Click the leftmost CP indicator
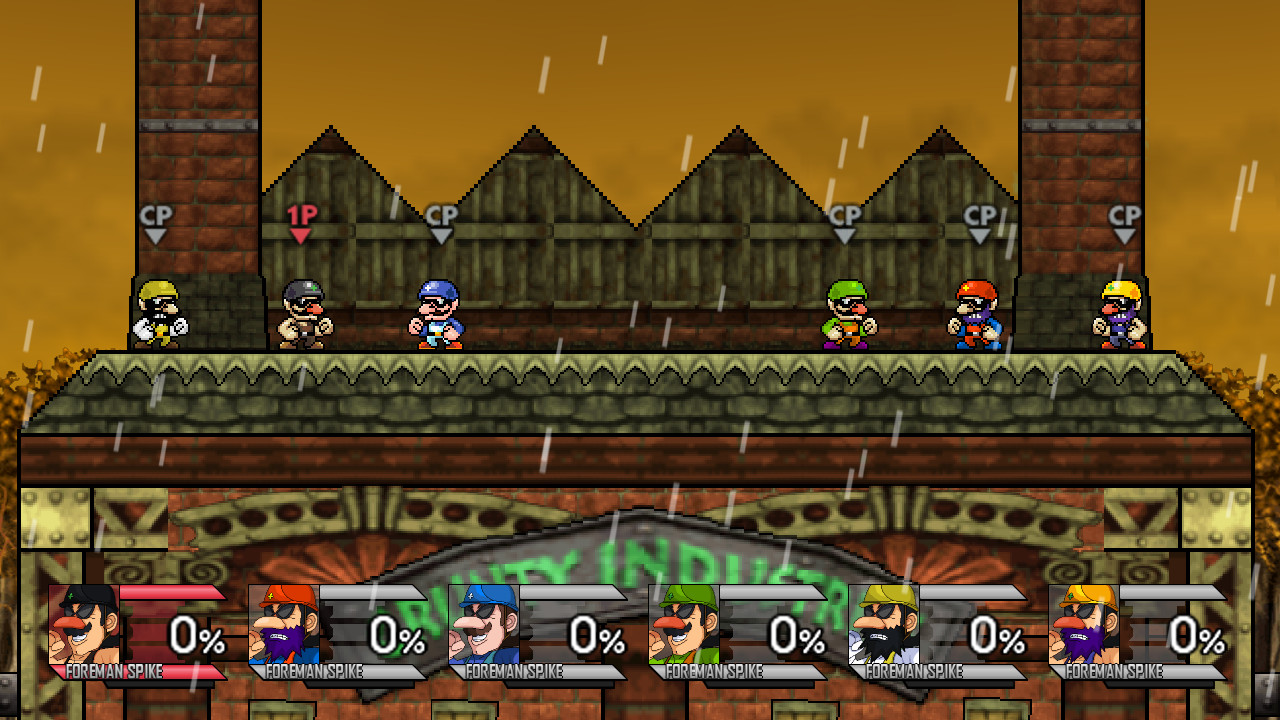This screenshot has height=720, width=1280. click(x=155, y=214)
